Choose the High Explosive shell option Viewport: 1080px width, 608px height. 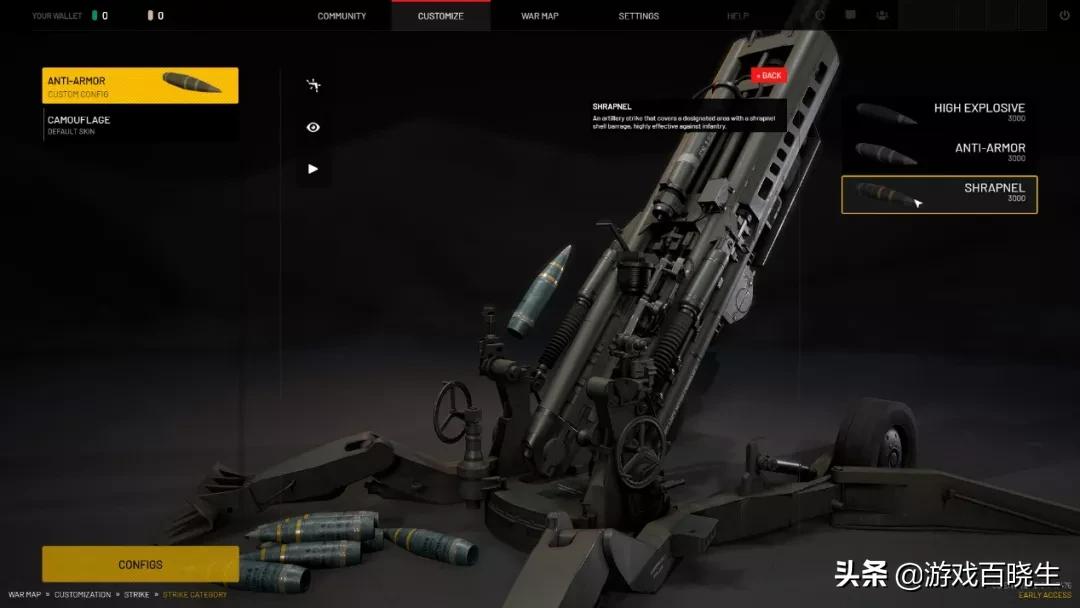pos(939,112)
